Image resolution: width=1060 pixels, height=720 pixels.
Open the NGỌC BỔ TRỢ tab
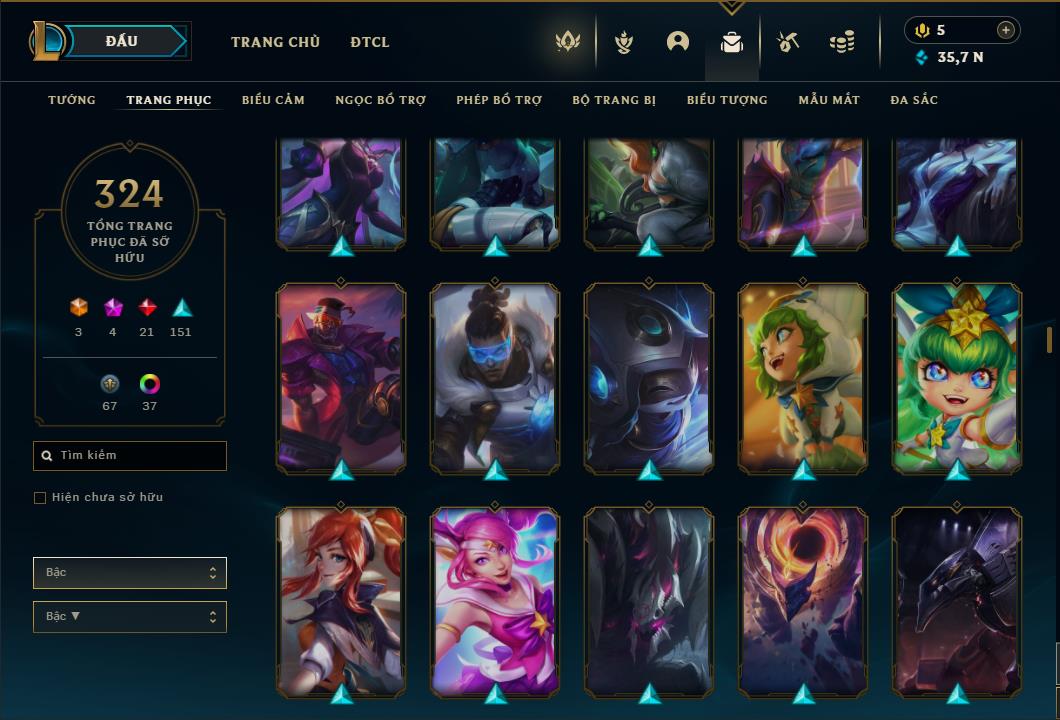pos(380,100)
